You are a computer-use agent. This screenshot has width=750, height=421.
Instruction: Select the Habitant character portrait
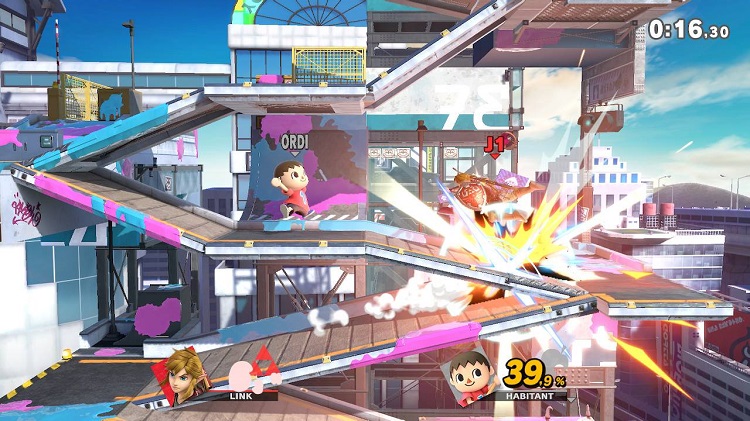click(x=467, y=372)
